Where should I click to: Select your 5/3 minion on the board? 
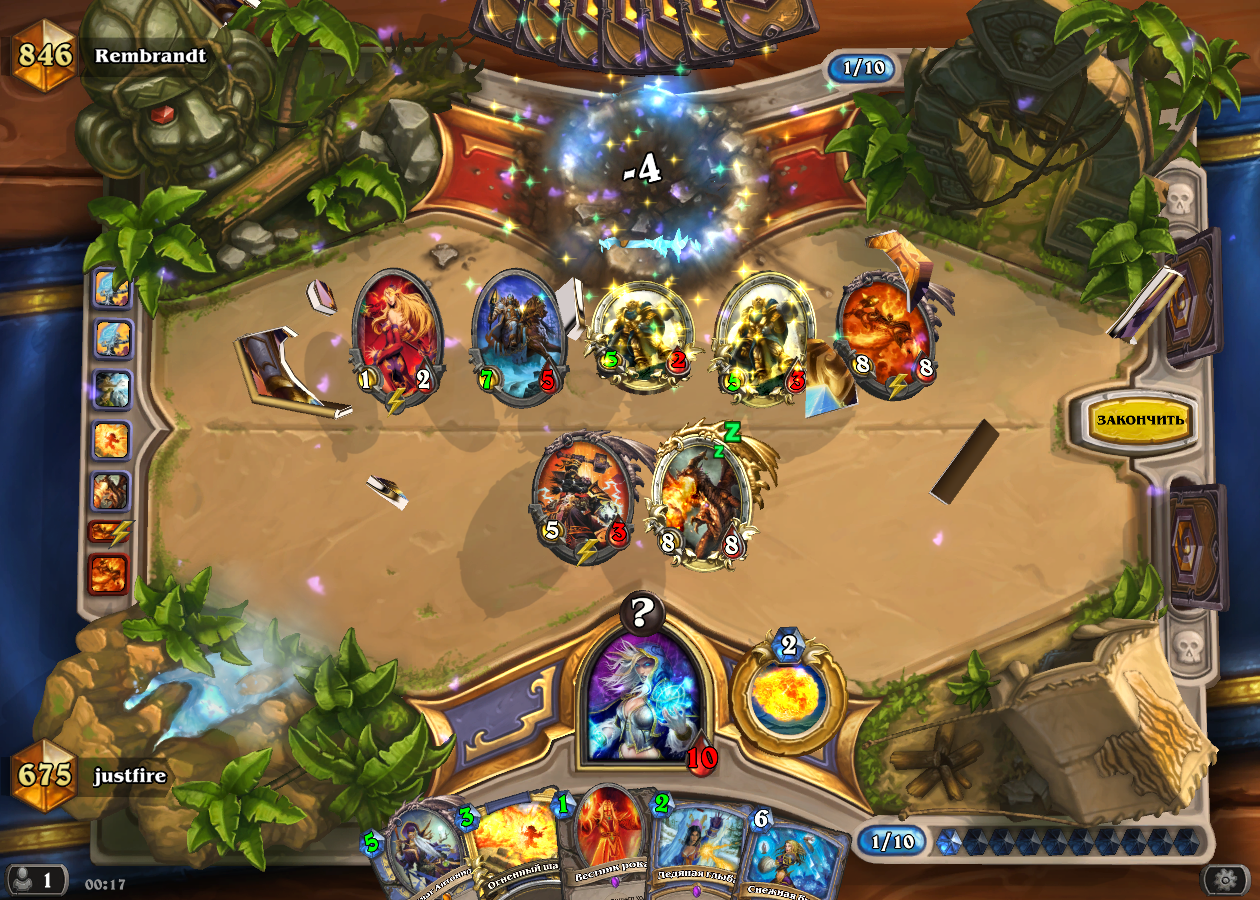(583, 495)
